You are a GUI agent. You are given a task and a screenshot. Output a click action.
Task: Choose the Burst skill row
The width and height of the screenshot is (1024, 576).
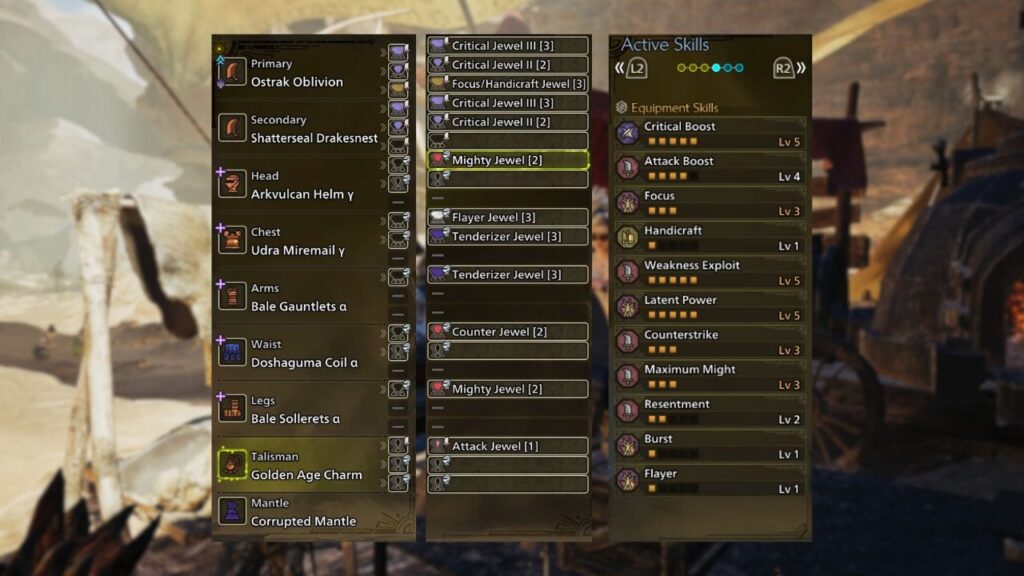pyautogui.click(x=710, y=446)
